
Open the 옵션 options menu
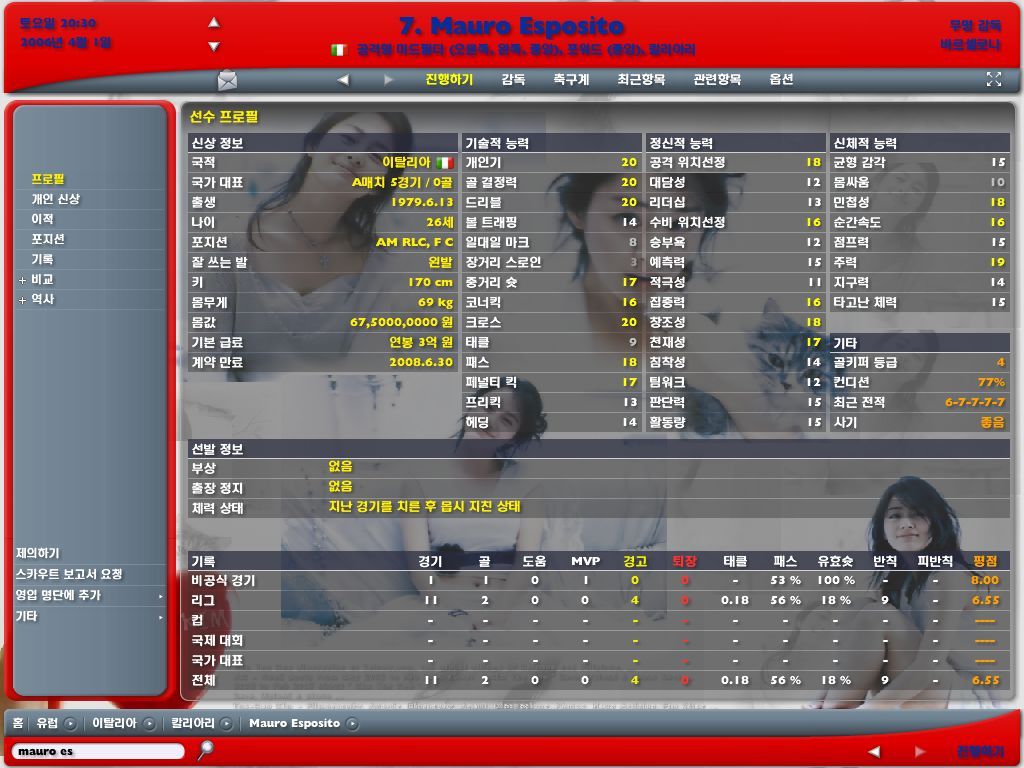point(781,80)
